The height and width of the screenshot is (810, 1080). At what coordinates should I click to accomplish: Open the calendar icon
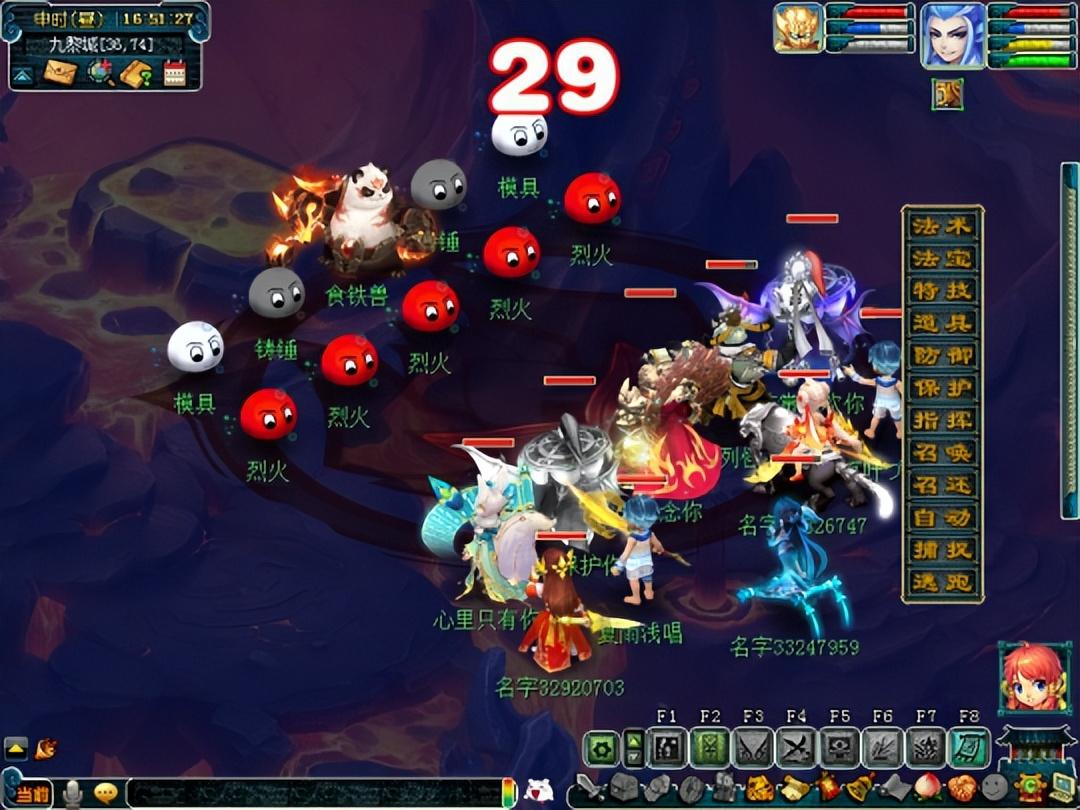(176, 73)
